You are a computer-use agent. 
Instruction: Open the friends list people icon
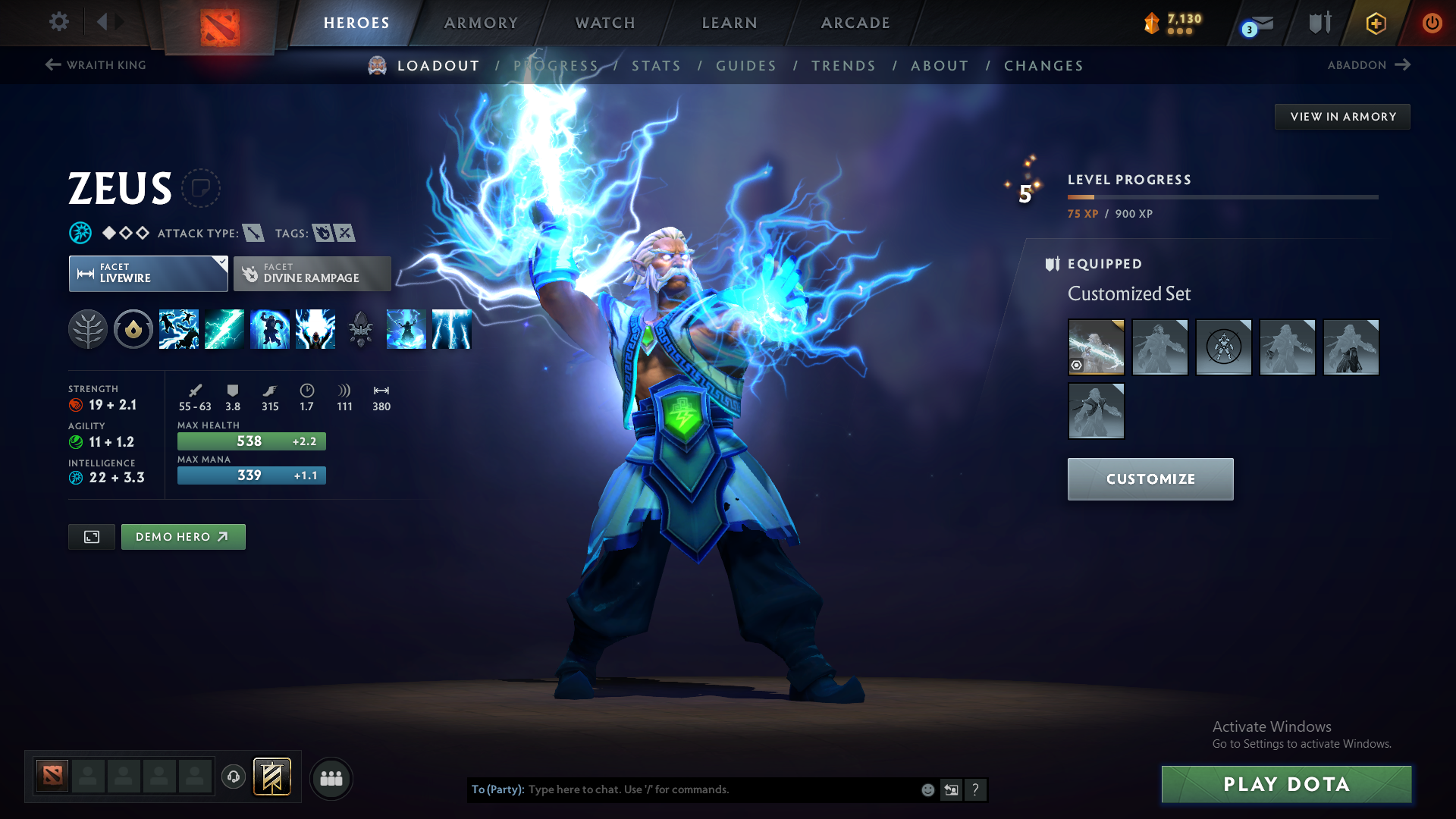[331, 778]
